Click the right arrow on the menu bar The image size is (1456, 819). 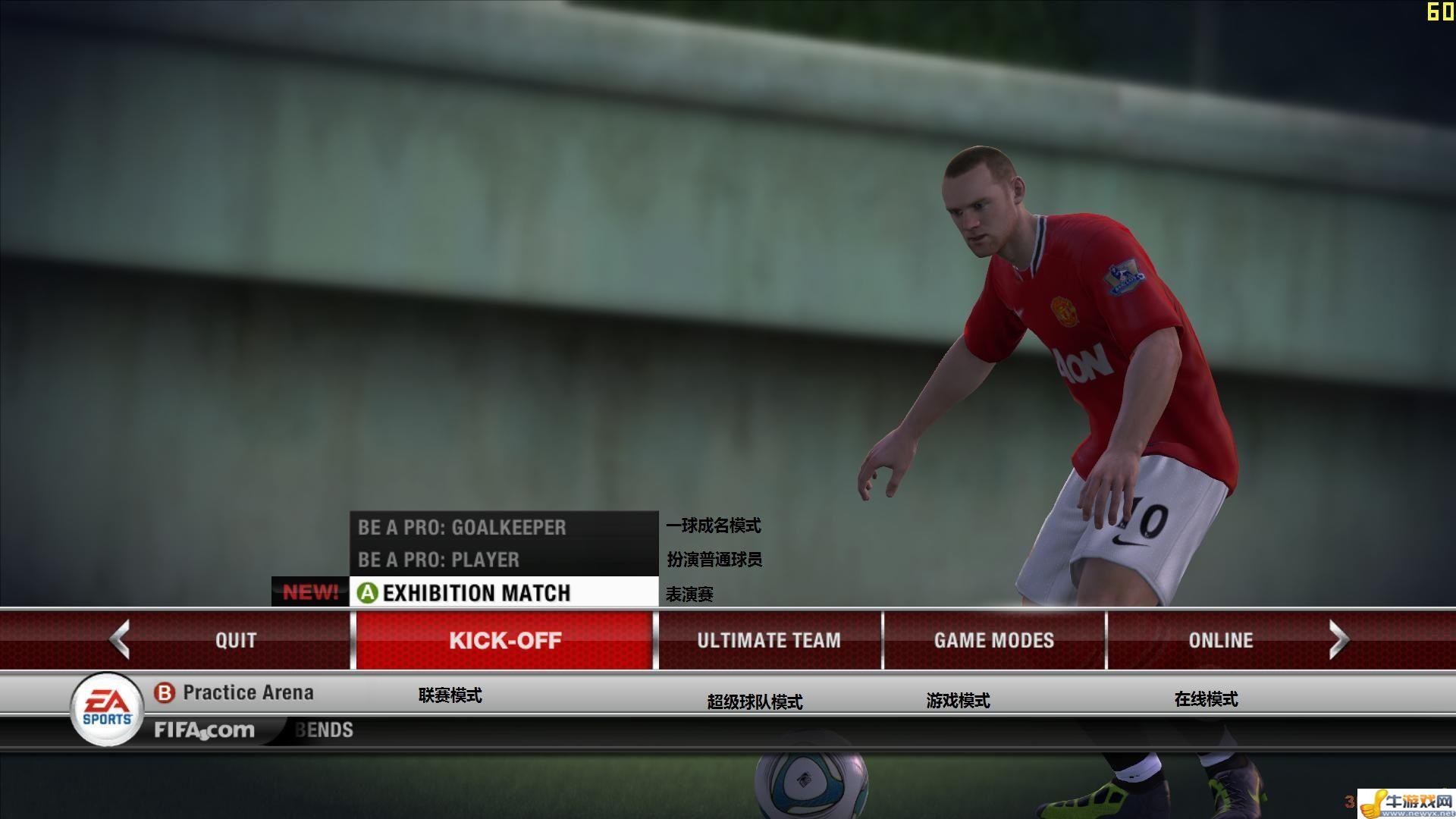(1338, 639)
